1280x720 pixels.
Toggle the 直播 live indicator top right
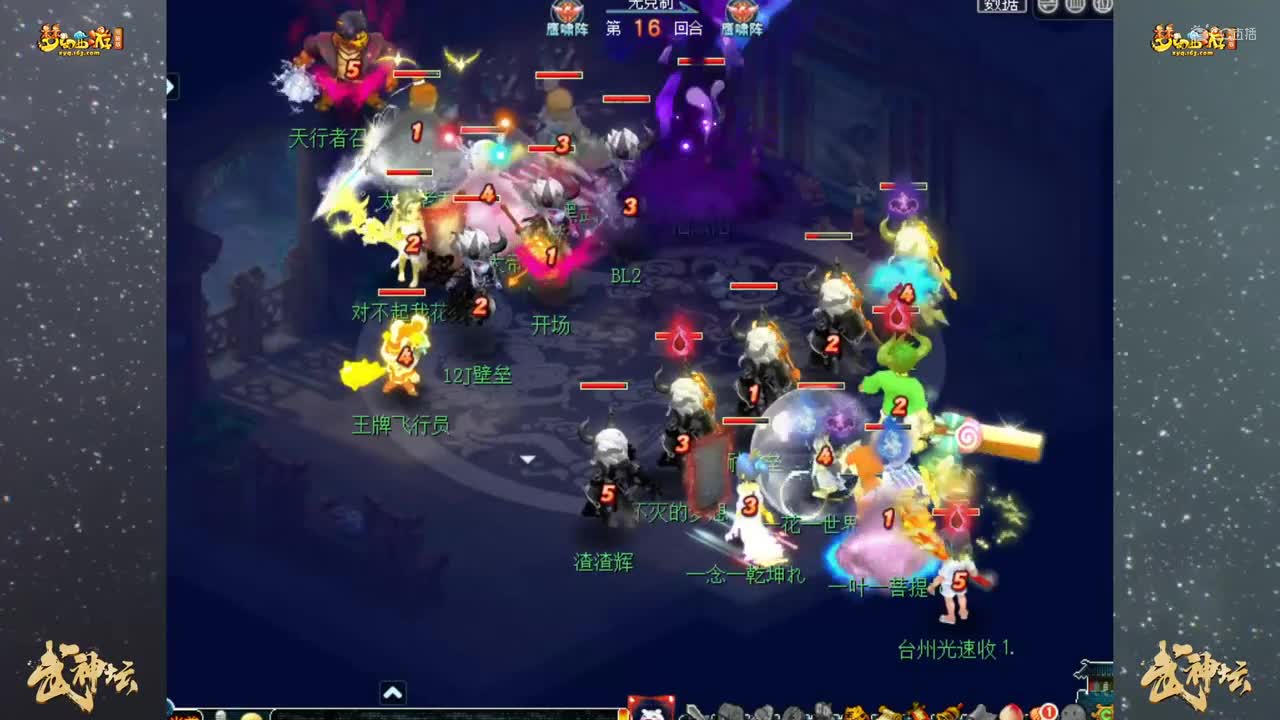(1244, 33)
